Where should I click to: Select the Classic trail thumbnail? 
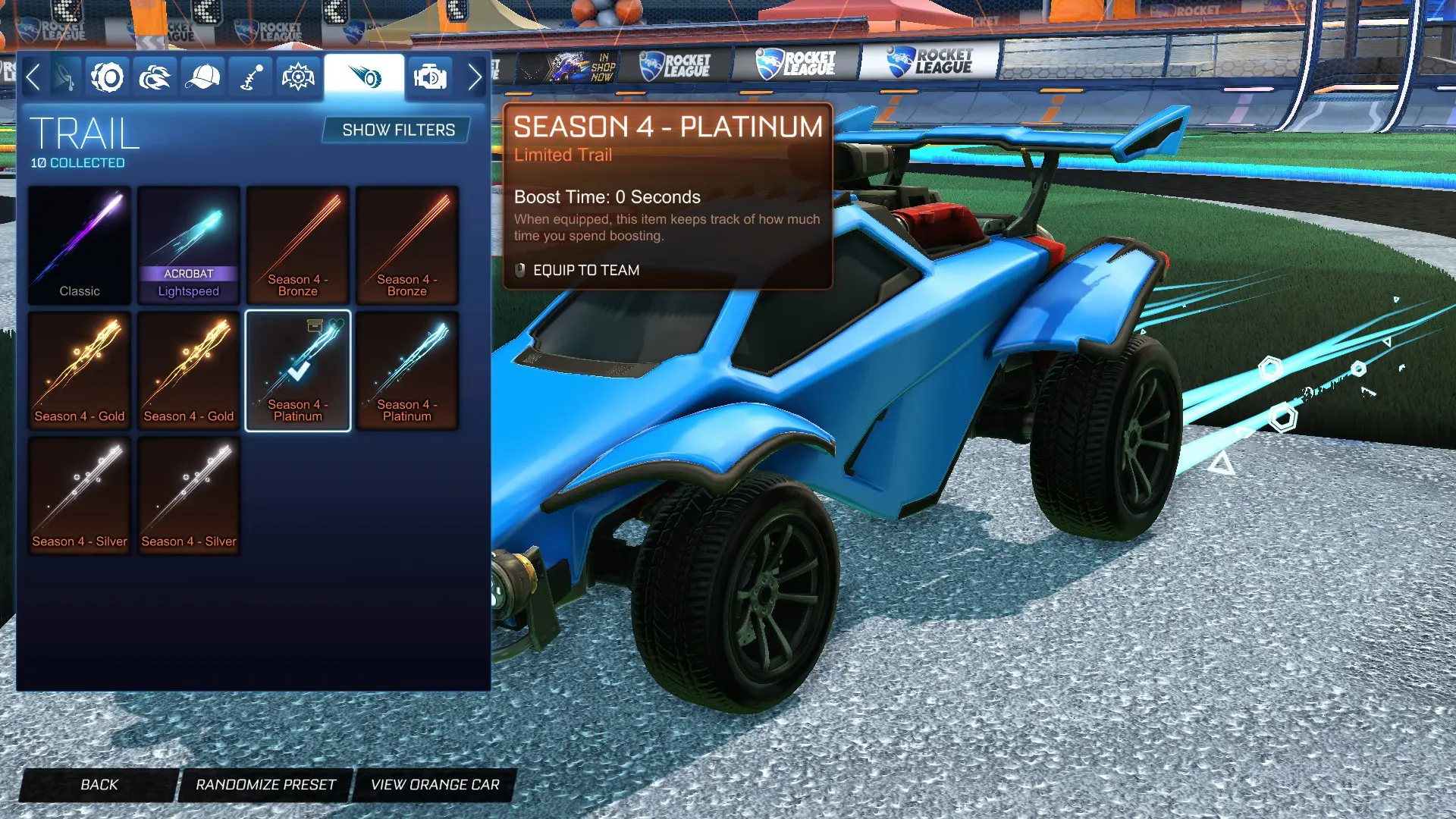[79, 243]
